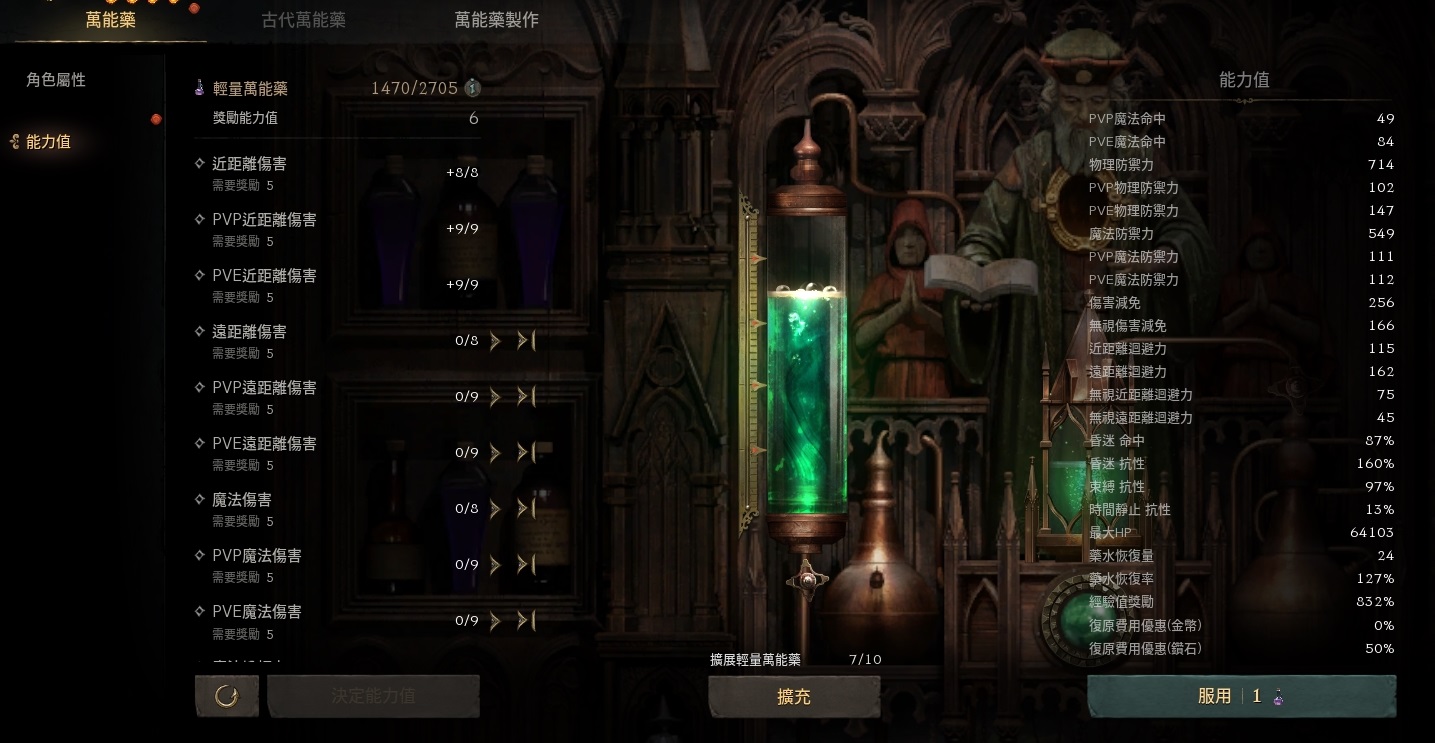Screen dimensions: 1435x743
Task: Increase PVE魔法傷害 by one
Action: point(495,621)
